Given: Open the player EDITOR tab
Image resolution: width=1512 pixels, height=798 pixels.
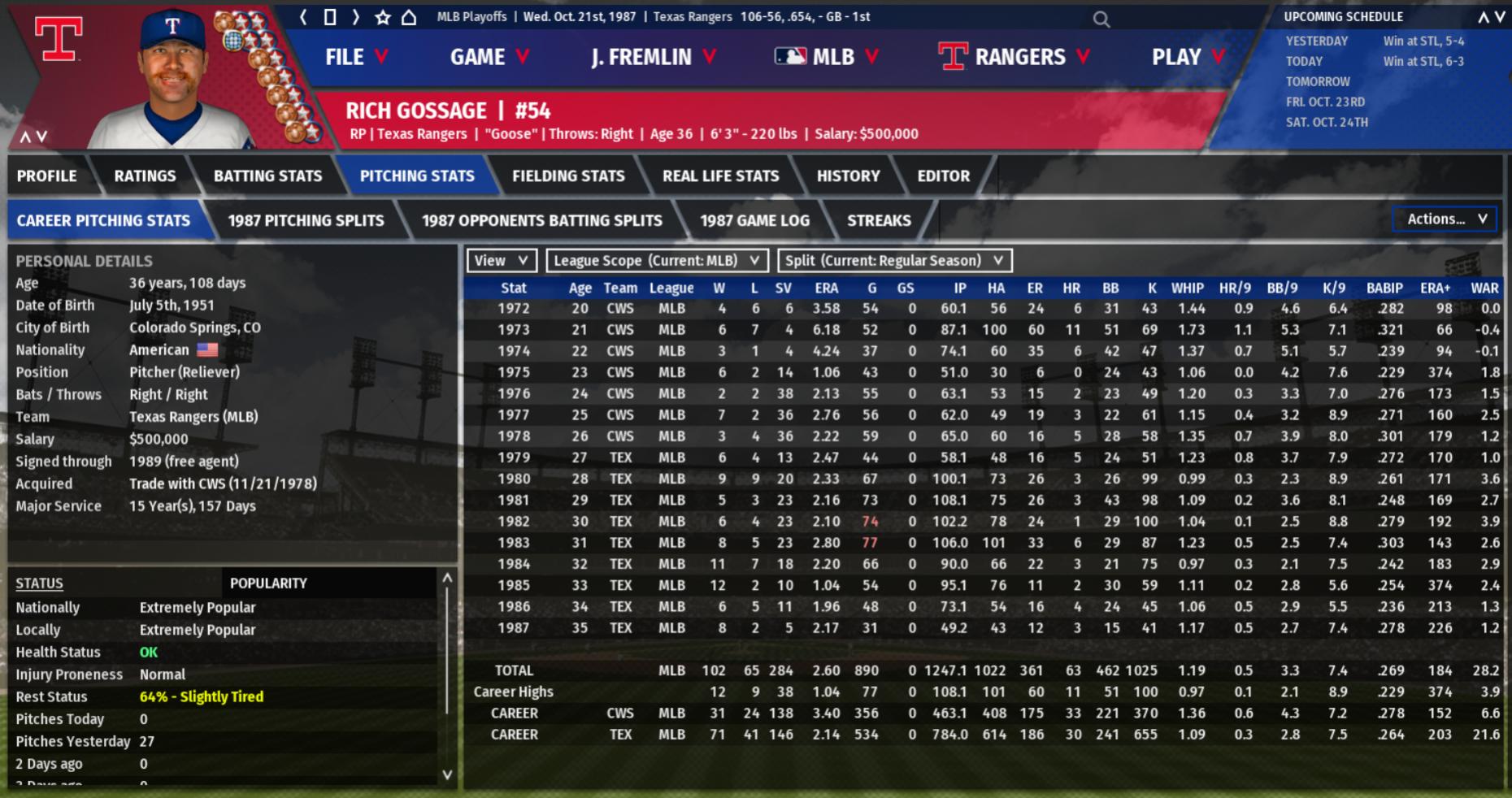Looking at the screenshot, I should [943, 176].
